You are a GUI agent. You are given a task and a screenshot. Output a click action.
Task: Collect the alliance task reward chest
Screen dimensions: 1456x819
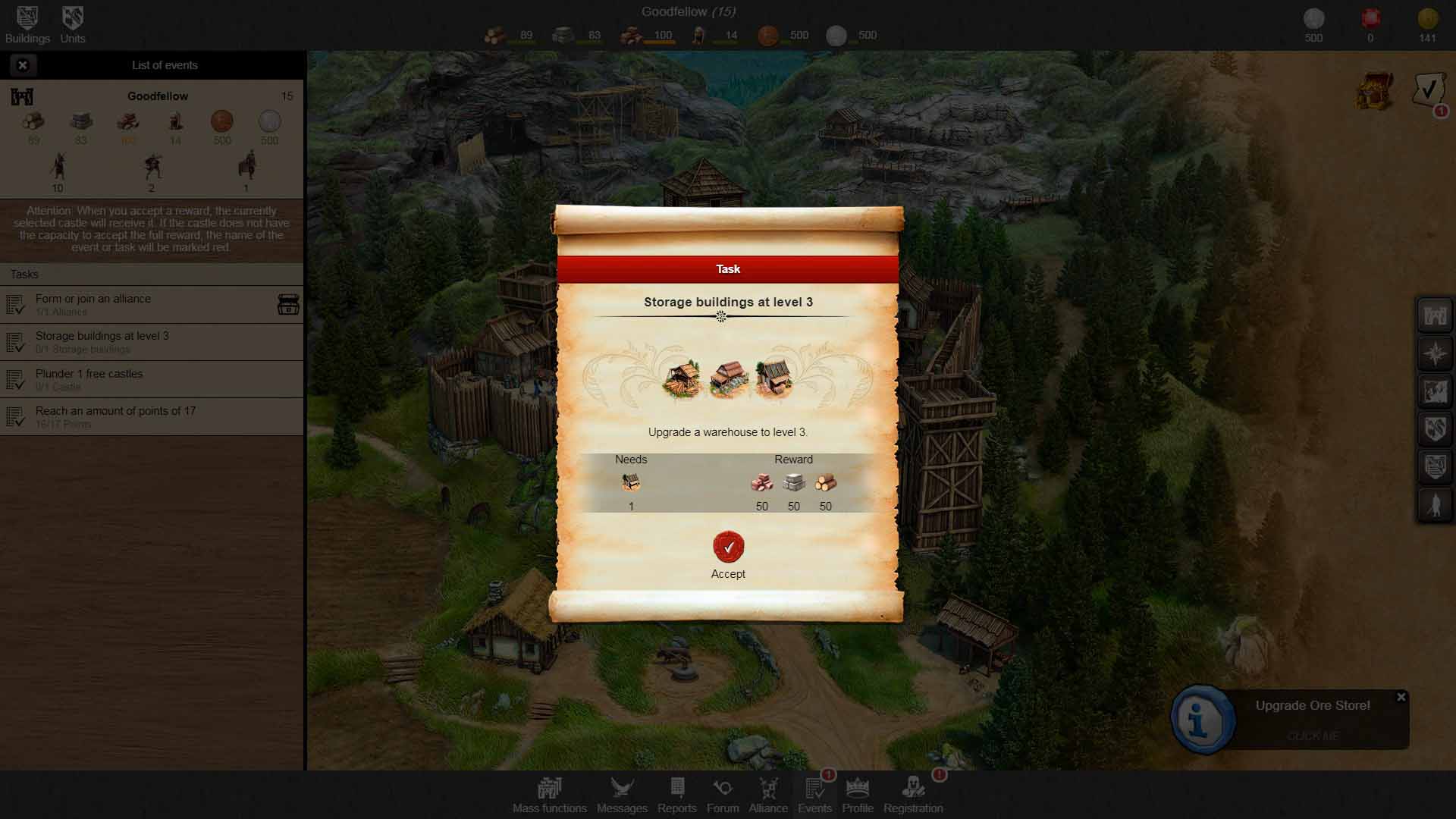288,304
